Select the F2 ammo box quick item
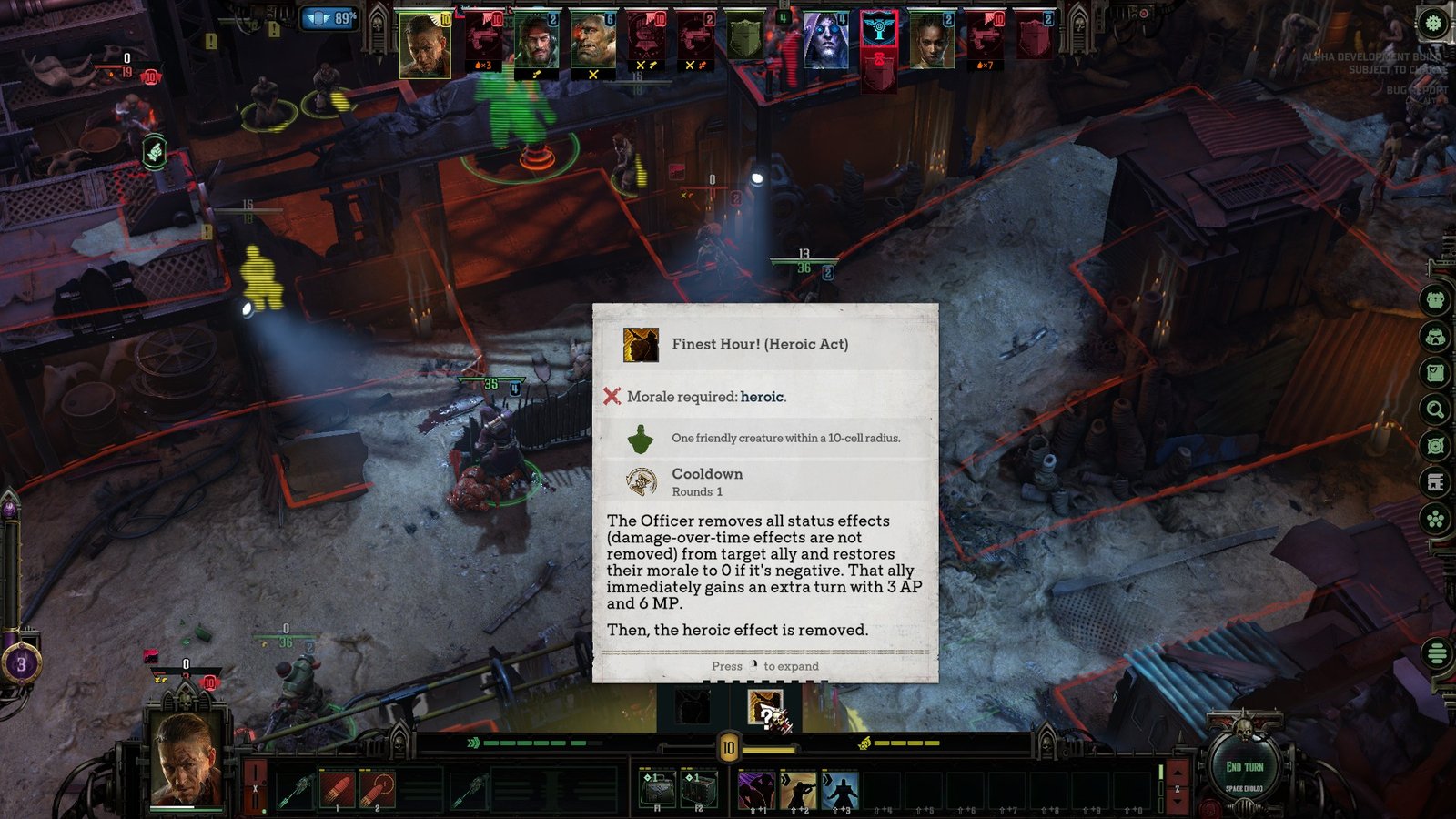1456x819 pixels. pyautogui.click(x=699, y=788)
